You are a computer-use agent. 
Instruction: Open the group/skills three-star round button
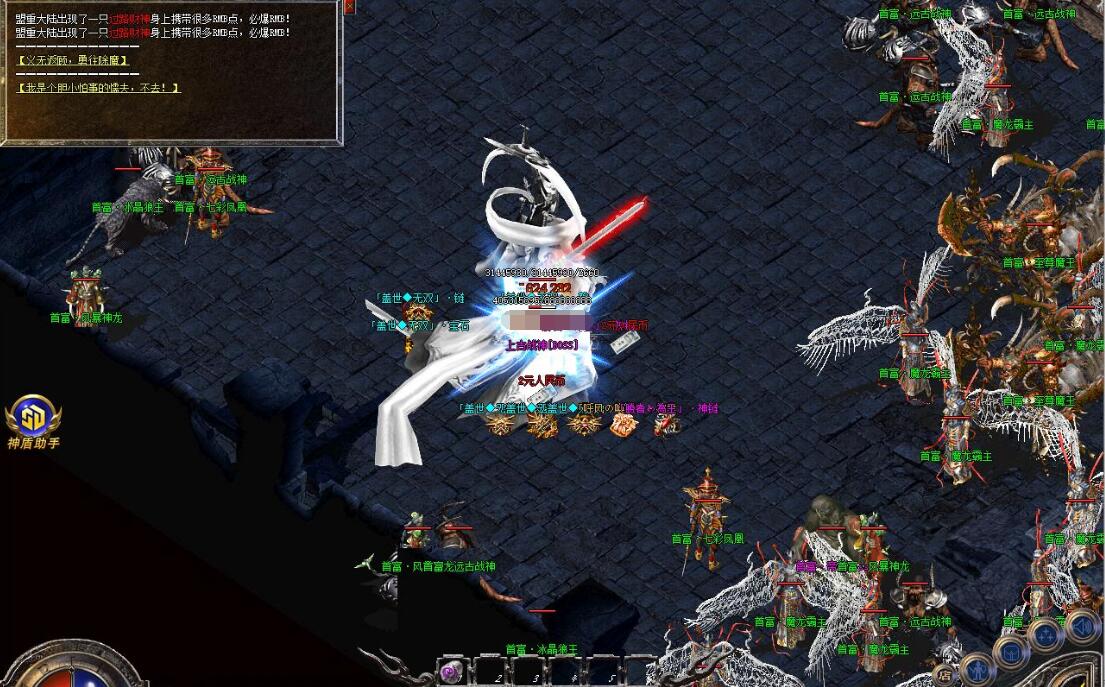(x=1045, y=635)
